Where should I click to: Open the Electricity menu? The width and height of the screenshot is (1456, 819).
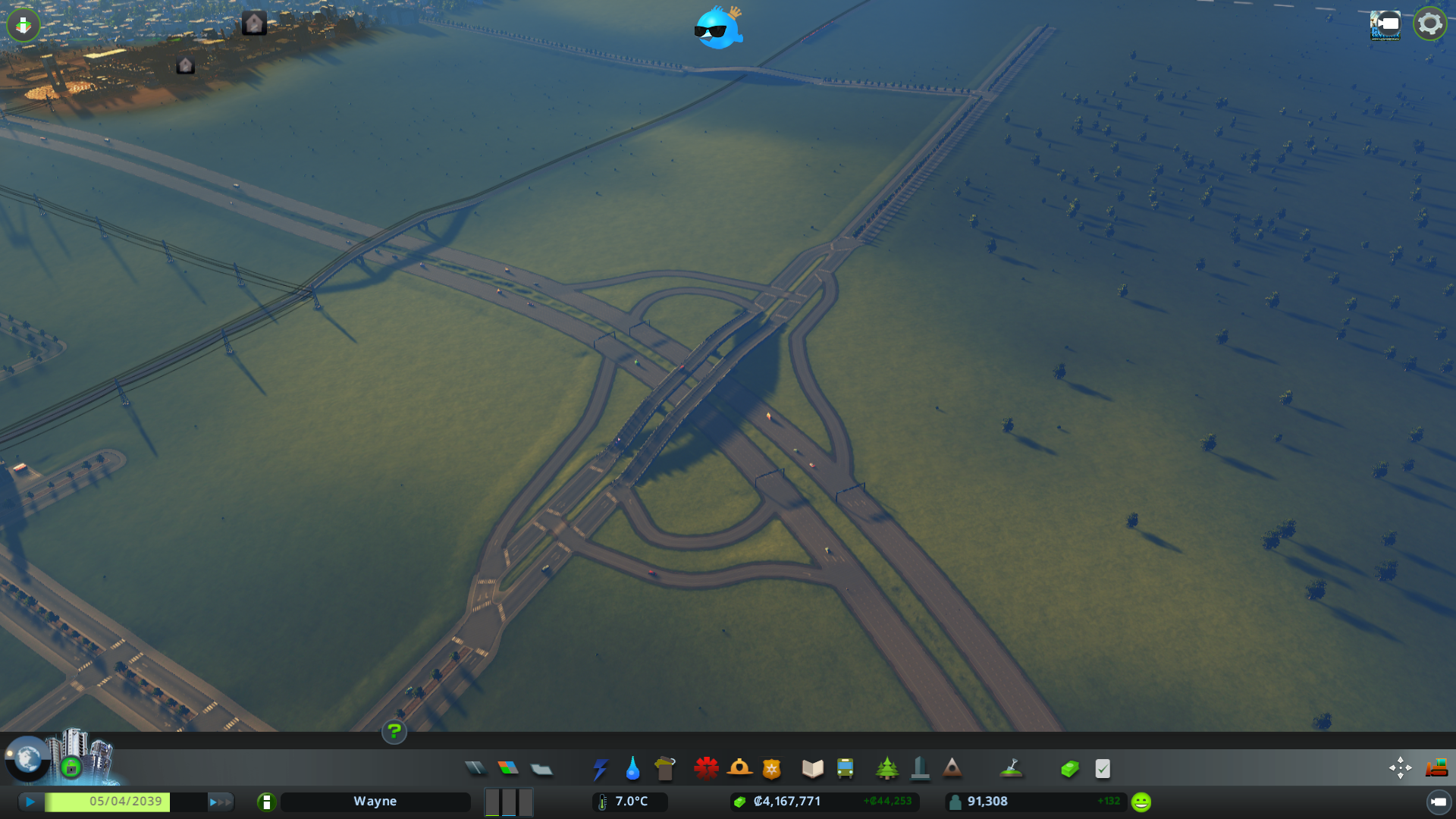[x=600, y=768]
